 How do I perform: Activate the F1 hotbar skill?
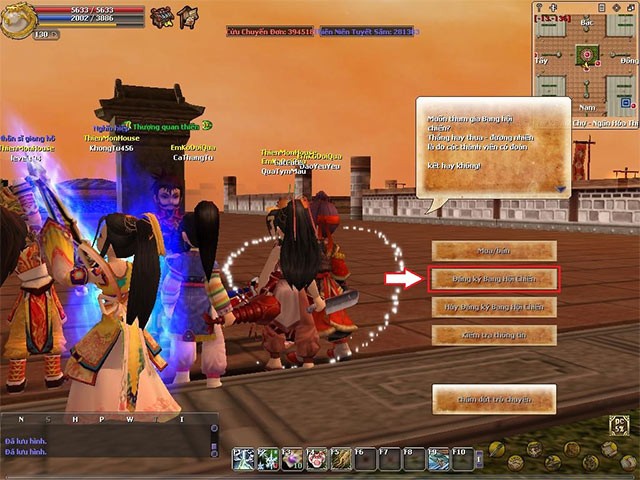(244, 458)
